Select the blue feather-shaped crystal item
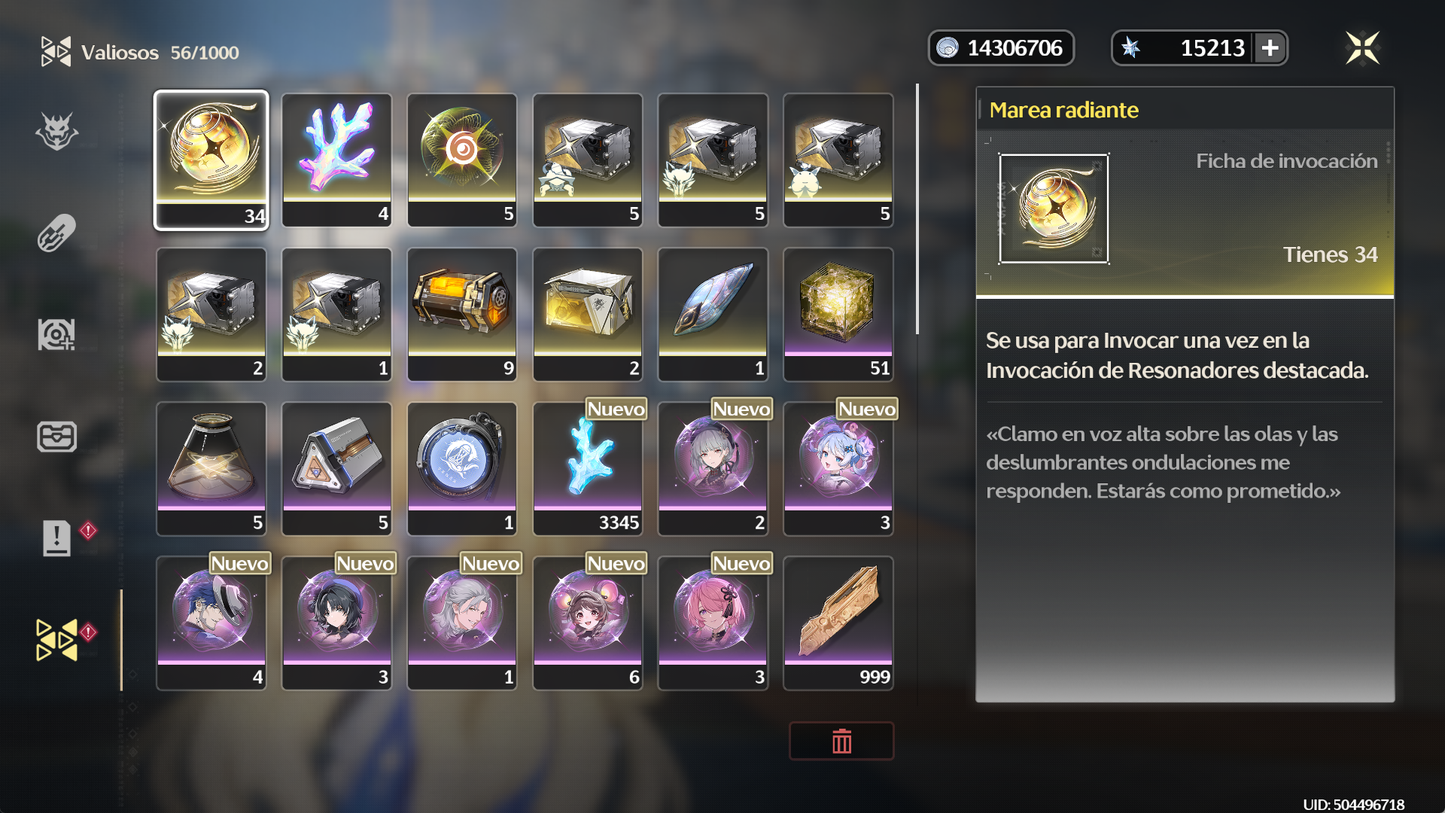This screenshot has width=1445, height=813. point(713,314)
